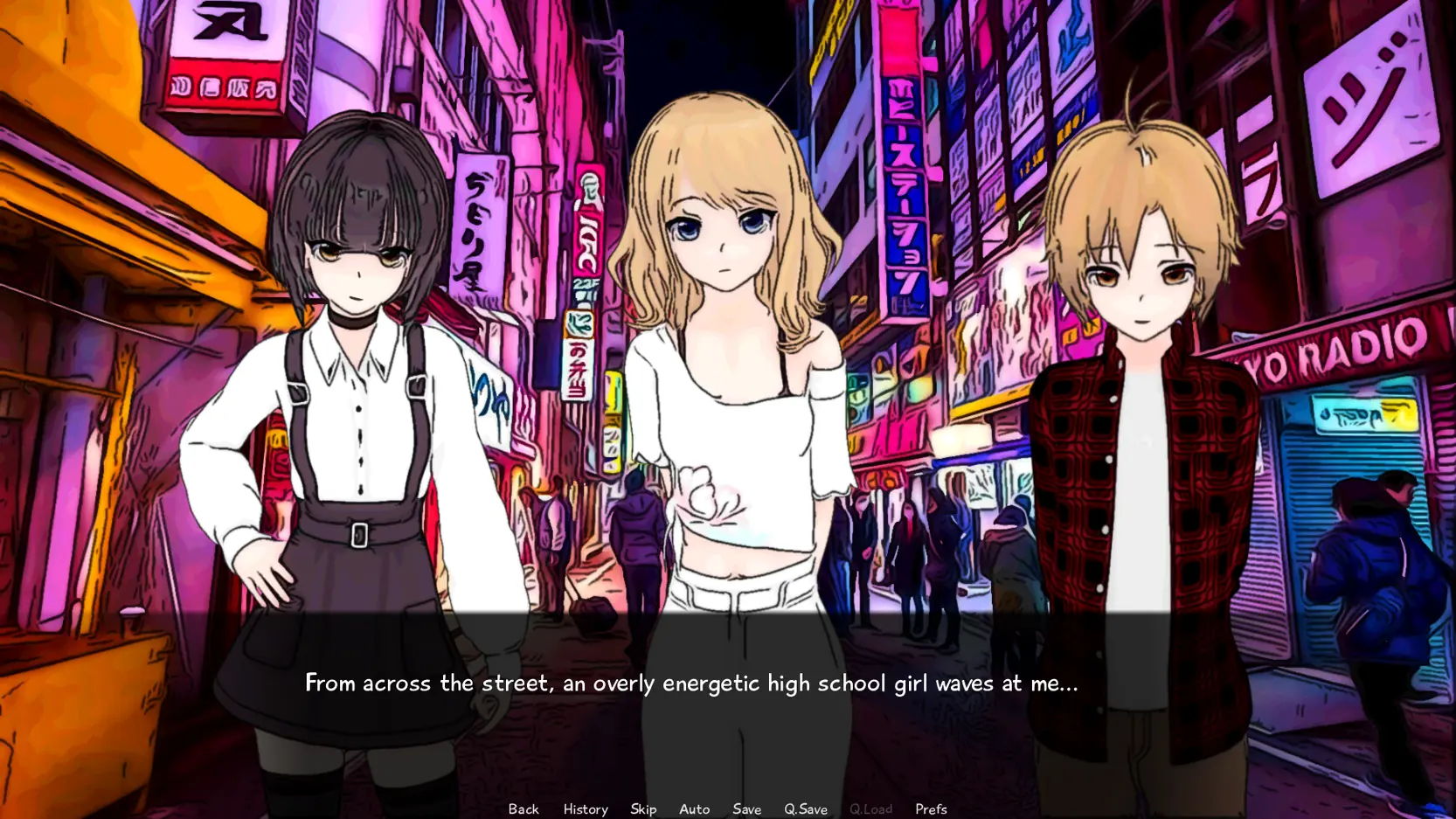Click Q.Save to quick save
The width and height of the screenshot is (1456, 819).
tap(805, 809)
